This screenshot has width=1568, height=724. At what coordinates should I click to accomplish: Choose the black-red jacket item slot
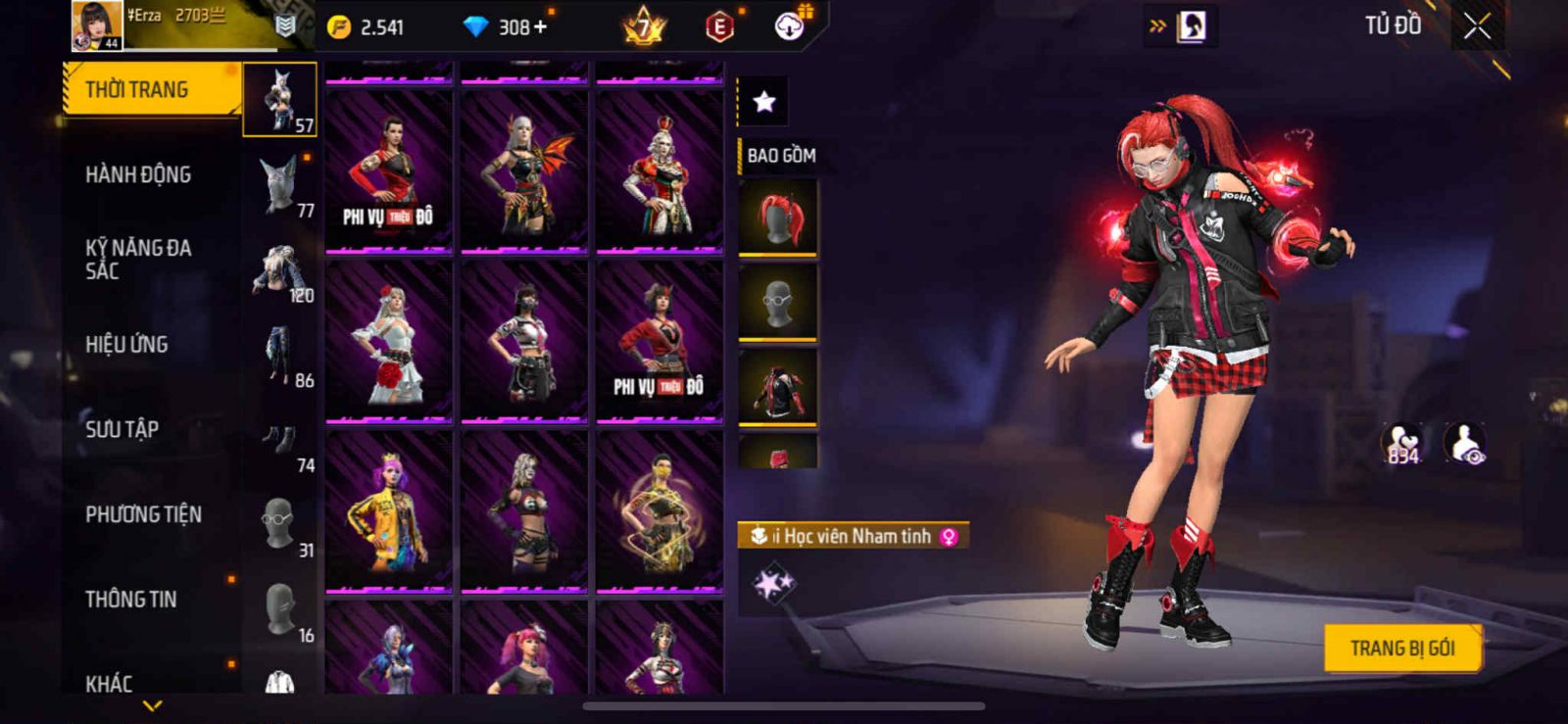coord(777,386)
